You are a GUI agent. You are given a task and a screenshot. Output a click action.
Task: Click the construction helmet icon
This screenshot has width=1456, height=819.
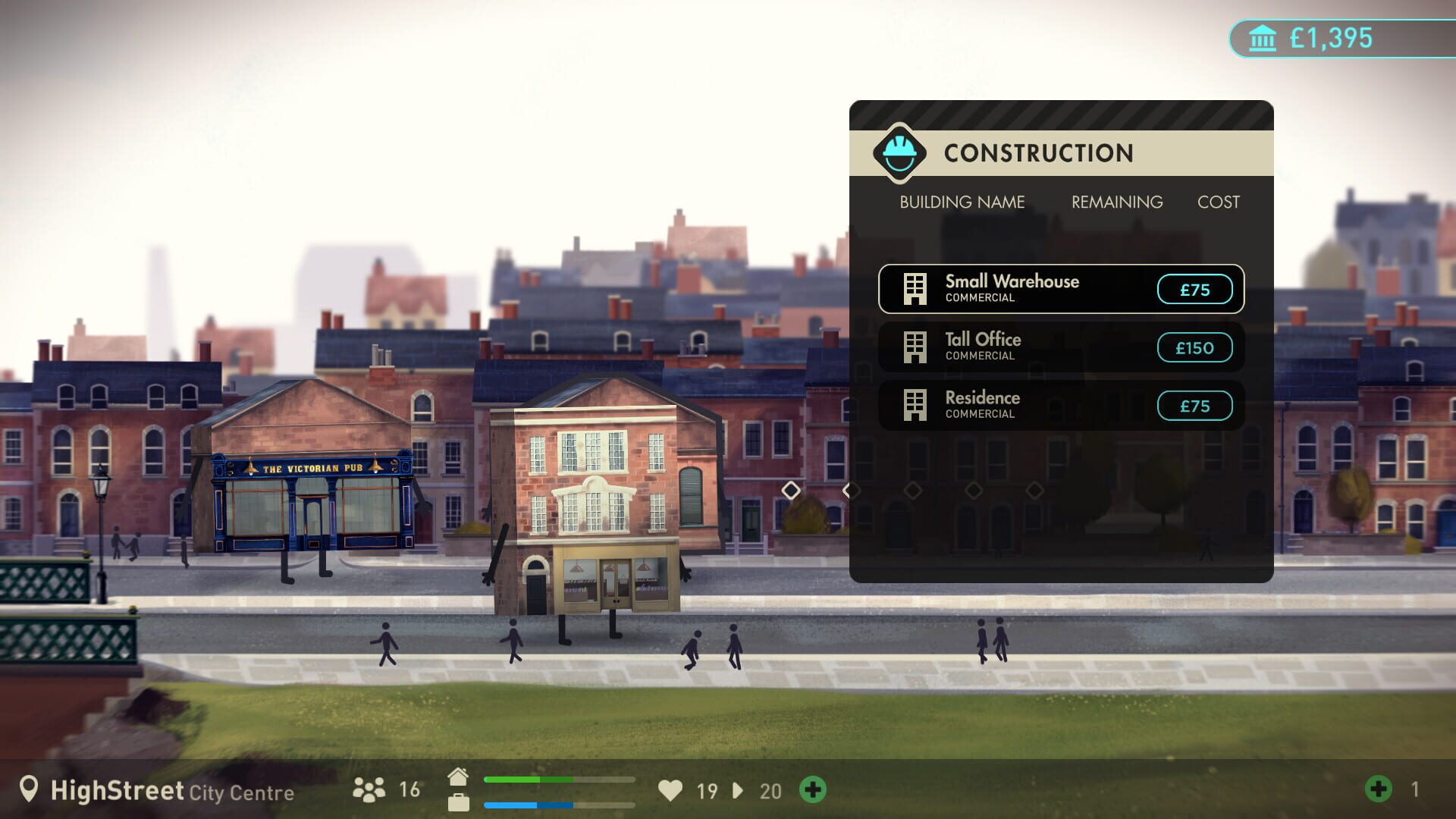point(898,152)
